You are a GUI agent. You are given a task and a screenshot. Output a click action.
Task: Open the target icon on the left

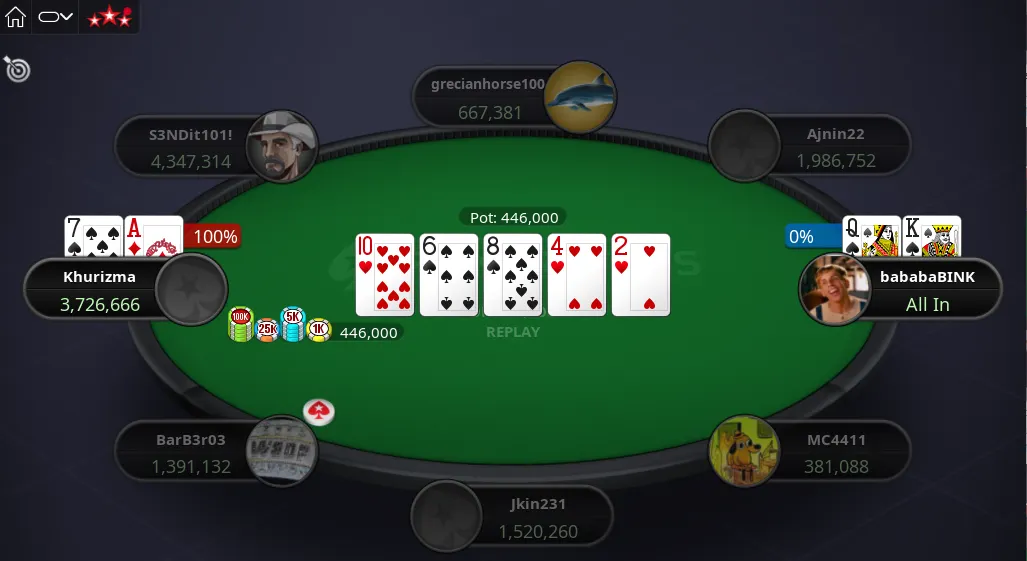click(17, 69)
